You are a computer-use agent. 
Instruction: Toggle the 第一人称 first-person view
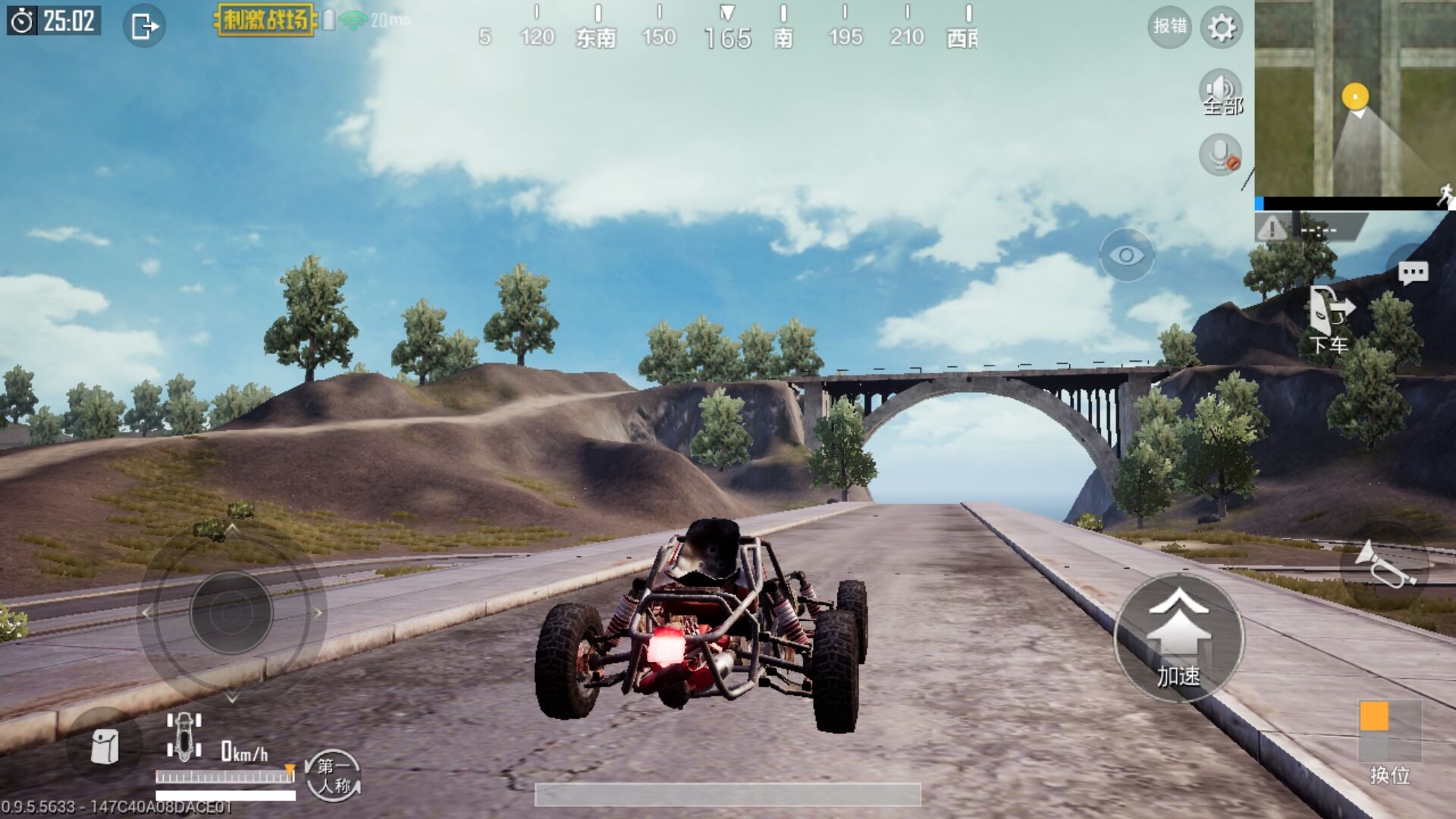pyautogui.click(x=333, y=775)
